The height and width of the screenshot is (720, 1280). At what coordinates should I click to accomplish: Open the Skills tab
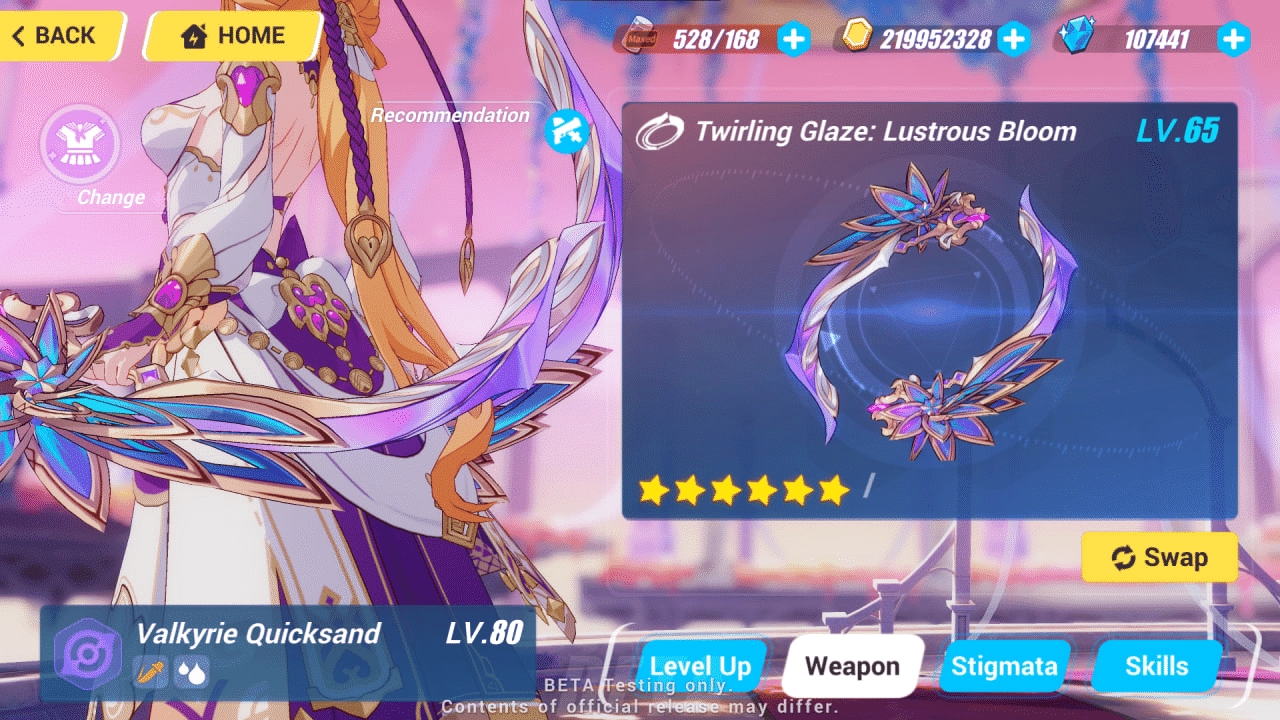[x=1156, y=666]
